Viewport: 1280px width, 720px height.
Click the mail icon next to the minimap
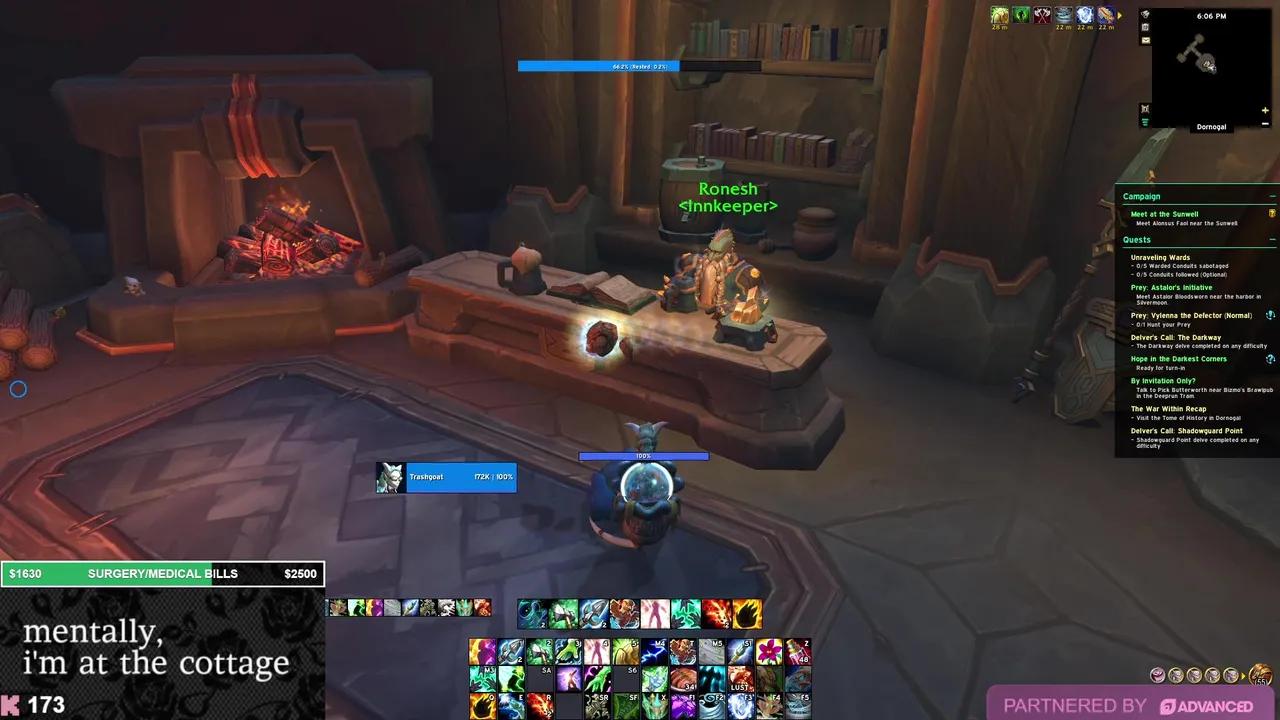pyautogui.click(x=1145, y=41)
